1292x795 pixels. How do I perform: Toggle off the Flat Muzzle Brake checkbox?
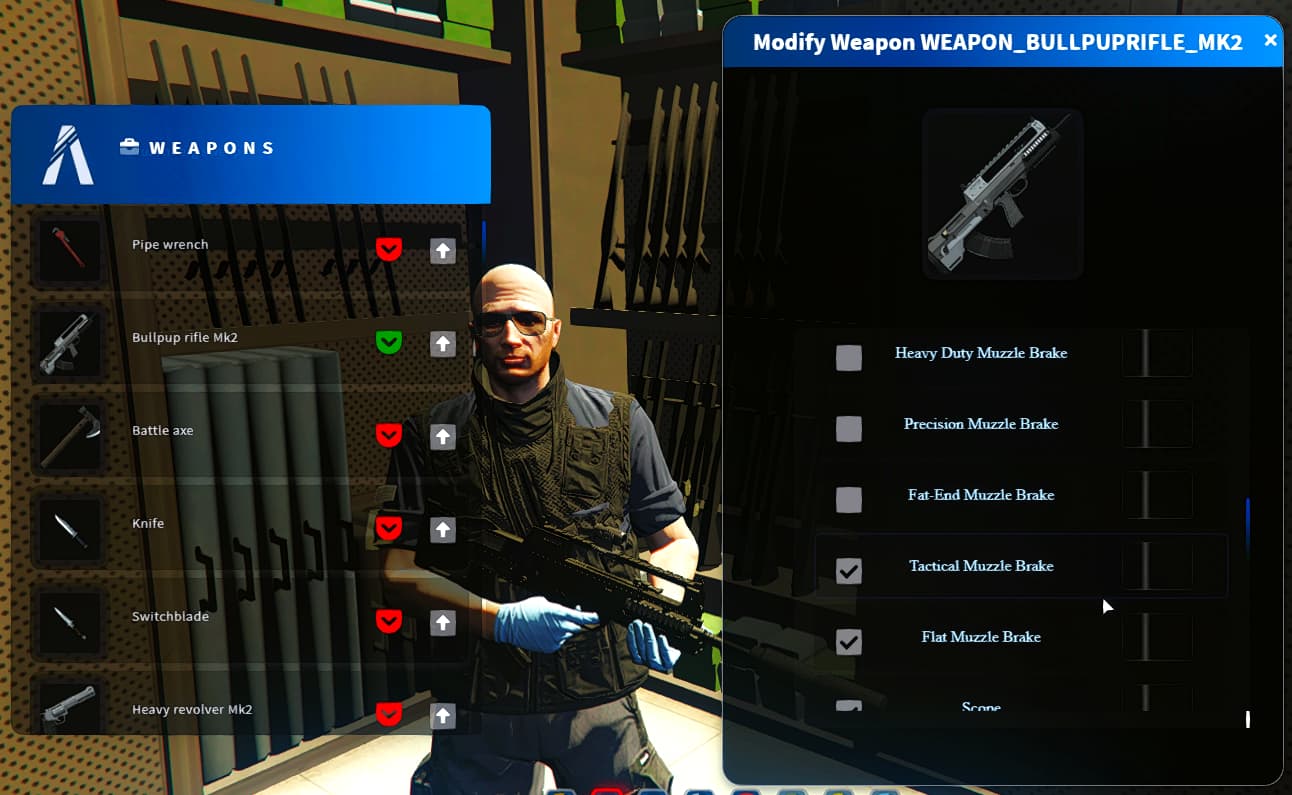click(x=849, y=641)
